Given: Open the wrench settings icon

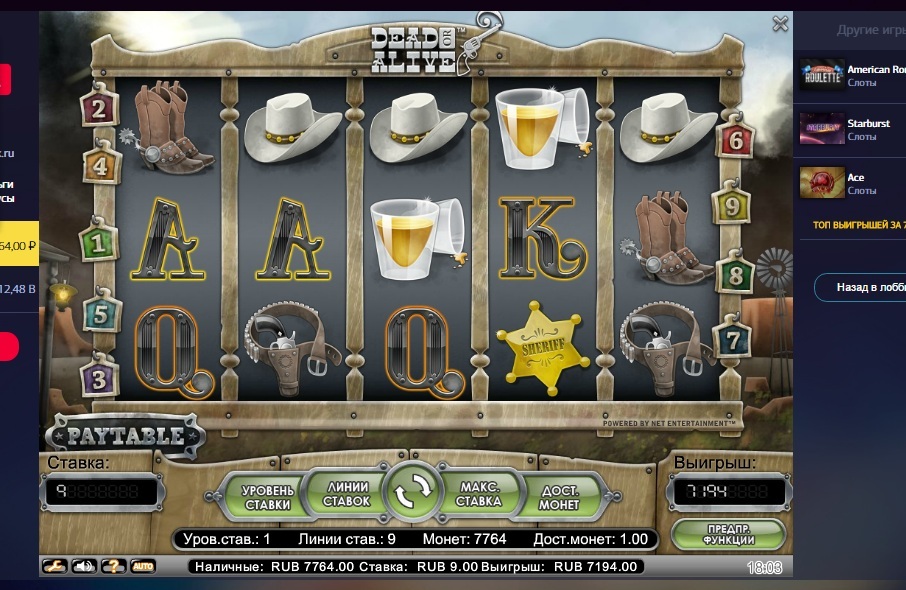Looking at the screenshot, I should (55, 567).
